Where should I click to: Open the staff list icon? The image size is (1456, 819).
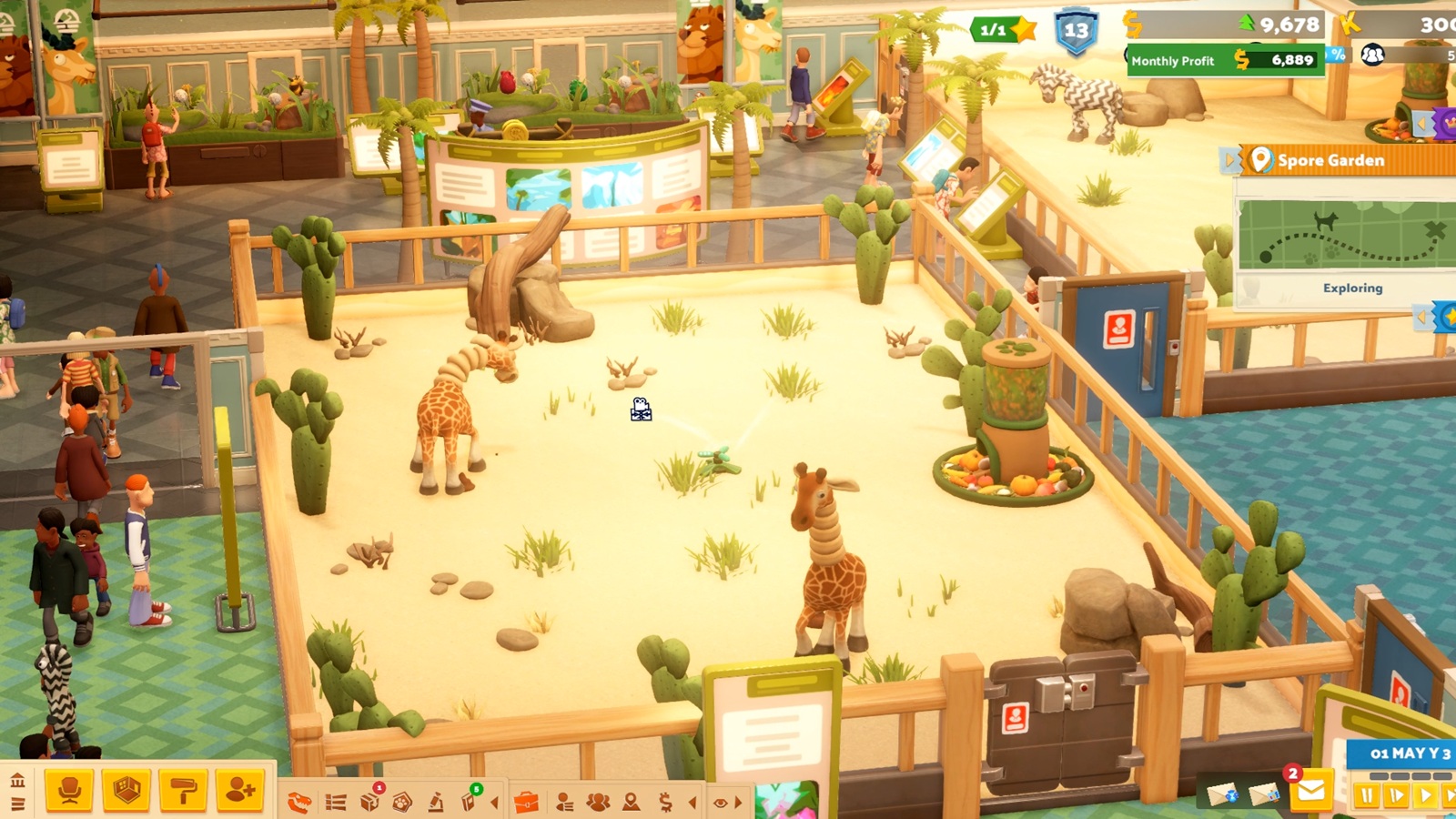tap(564, 802)
